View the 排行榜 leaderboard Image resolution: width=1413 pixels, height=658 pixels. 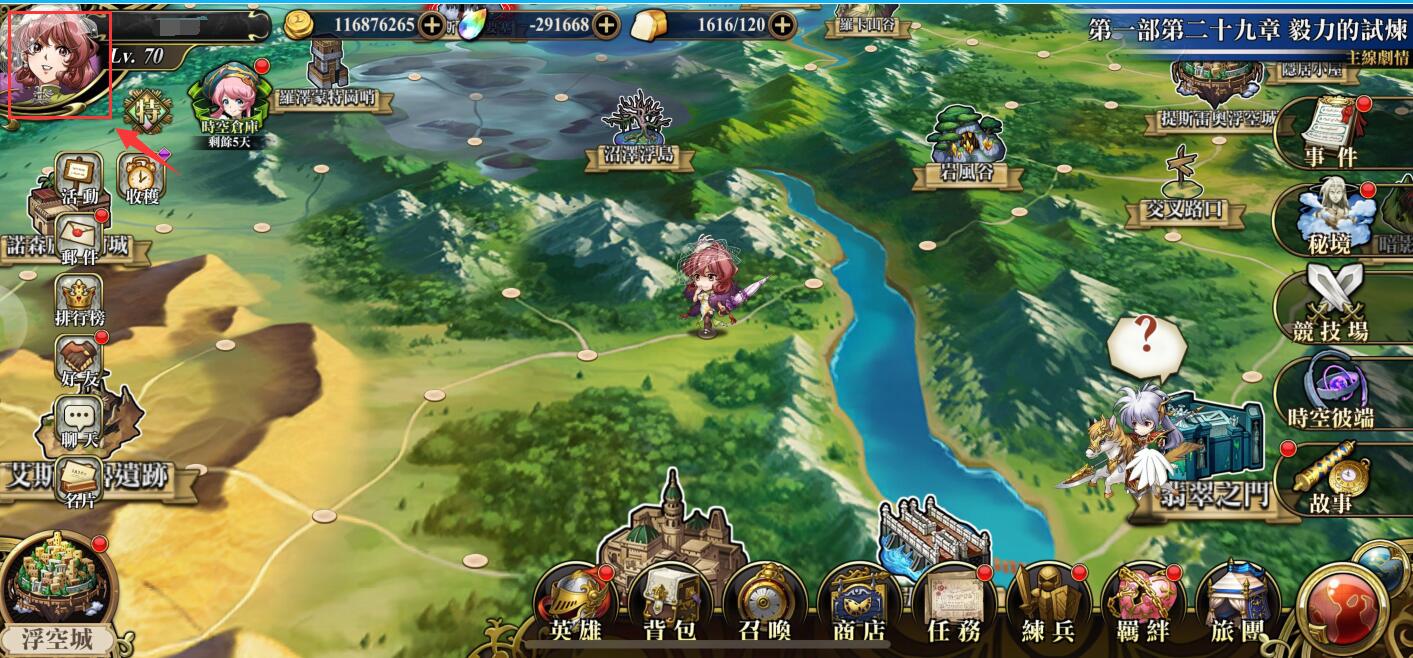tap(79, 300)
